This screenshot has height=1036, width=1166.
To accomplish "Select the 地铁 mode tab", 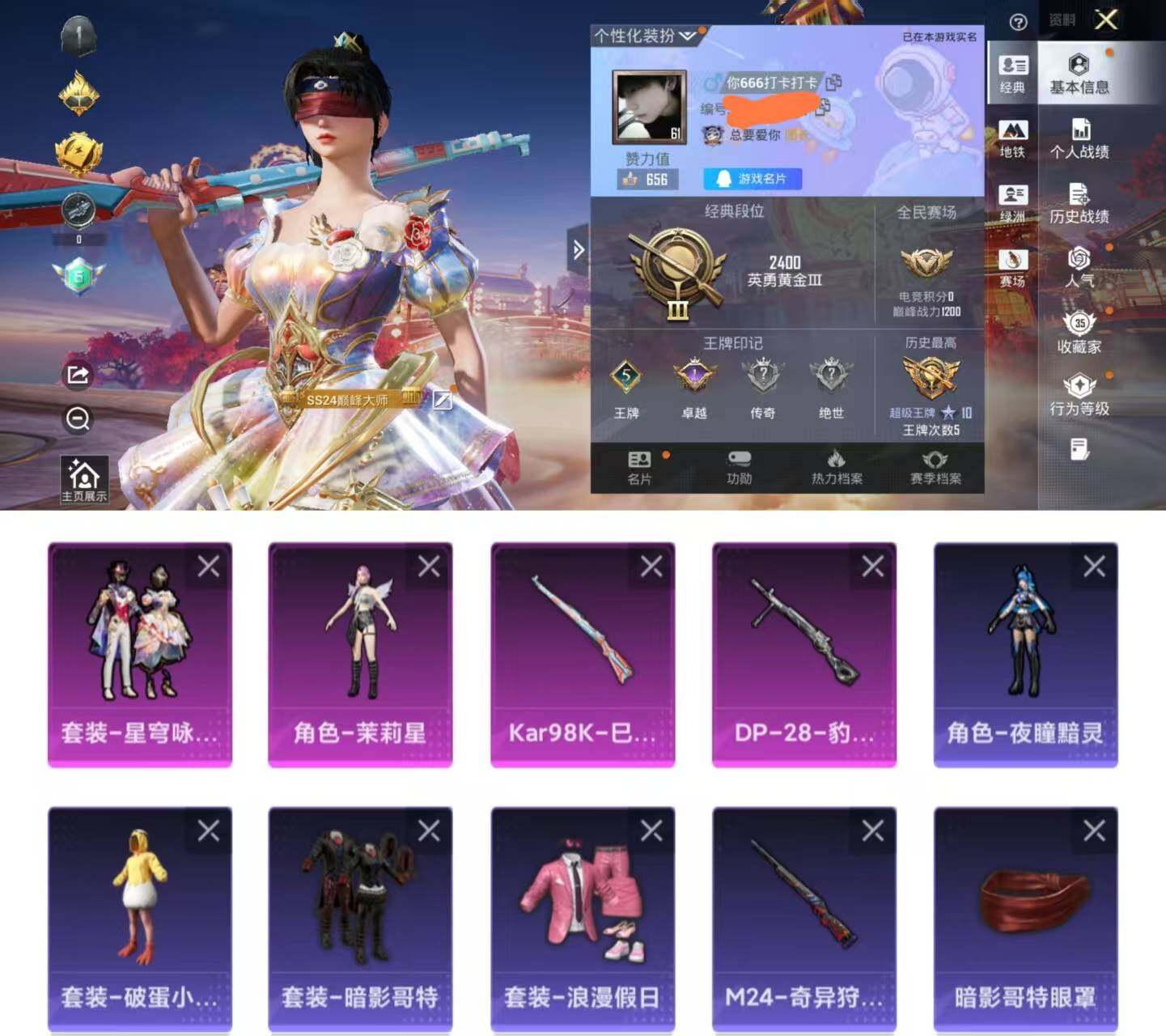I will tap(1012, 138).
